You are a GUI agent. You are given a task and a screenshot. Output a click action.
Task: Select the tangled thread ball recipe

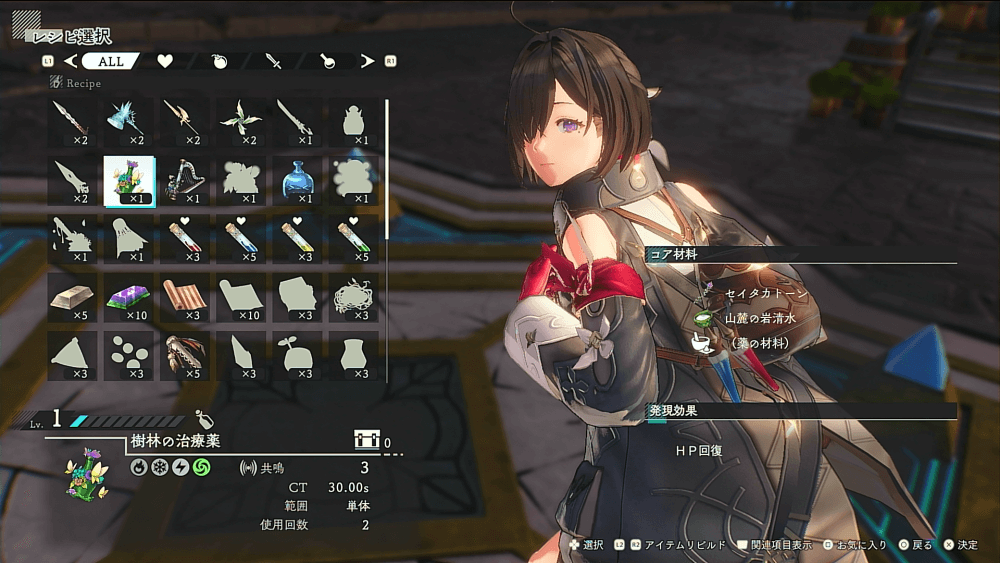(x=353, y=297)
